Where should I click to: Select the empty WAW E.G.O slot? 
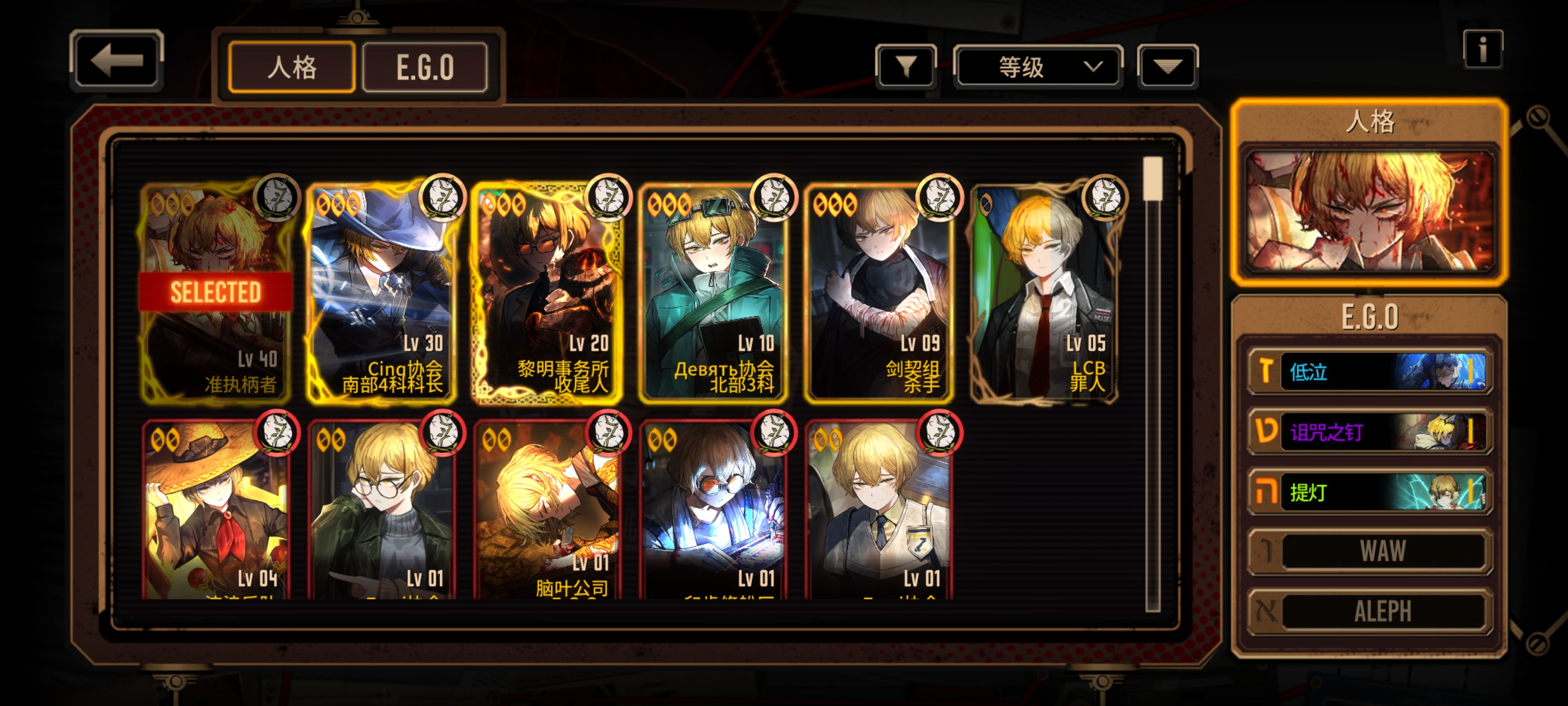click(x=1369, y=551)
